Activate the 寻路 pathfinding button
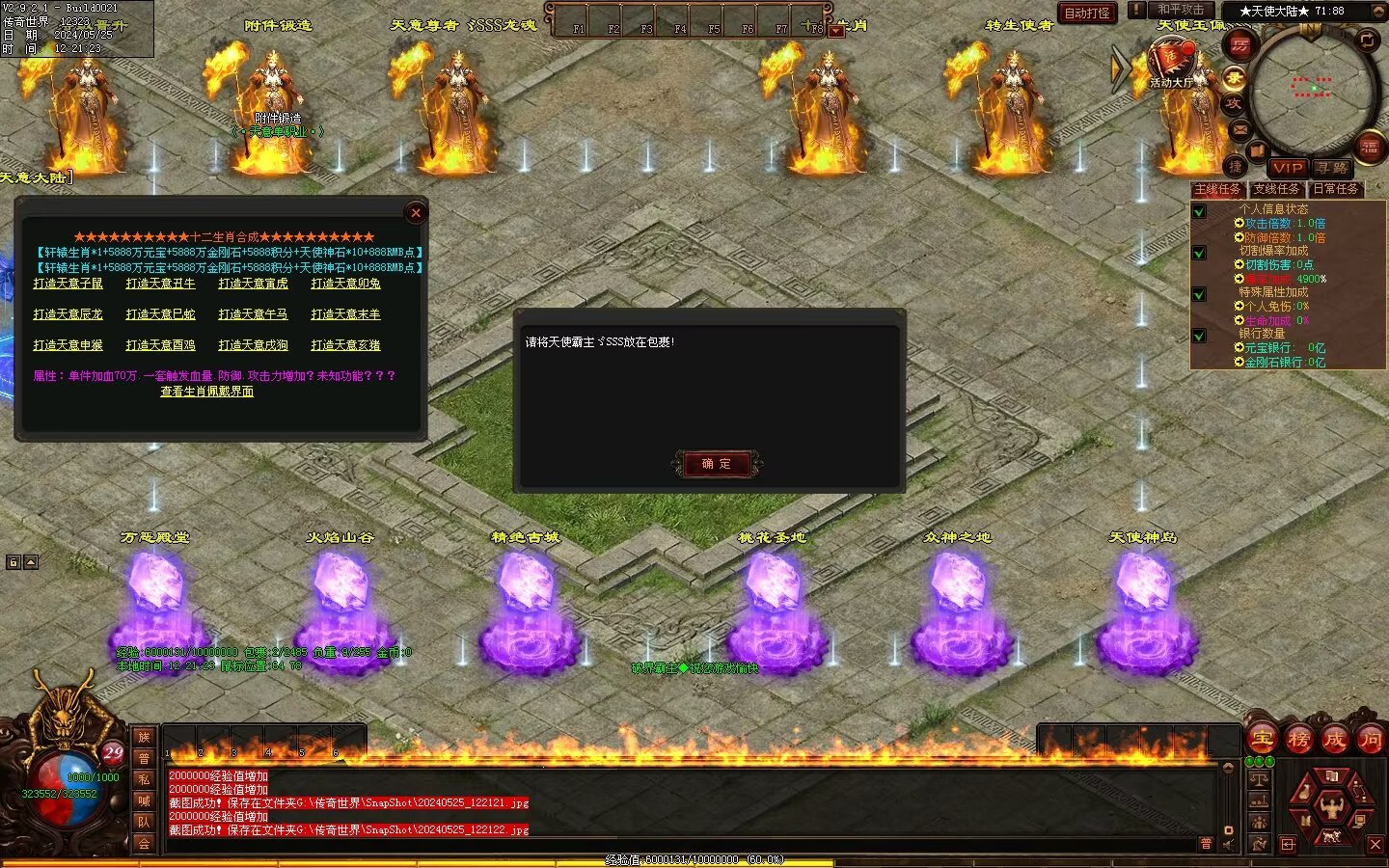Image resolution: width=1389 pixels, height=868 pixels. point(1332,168)
